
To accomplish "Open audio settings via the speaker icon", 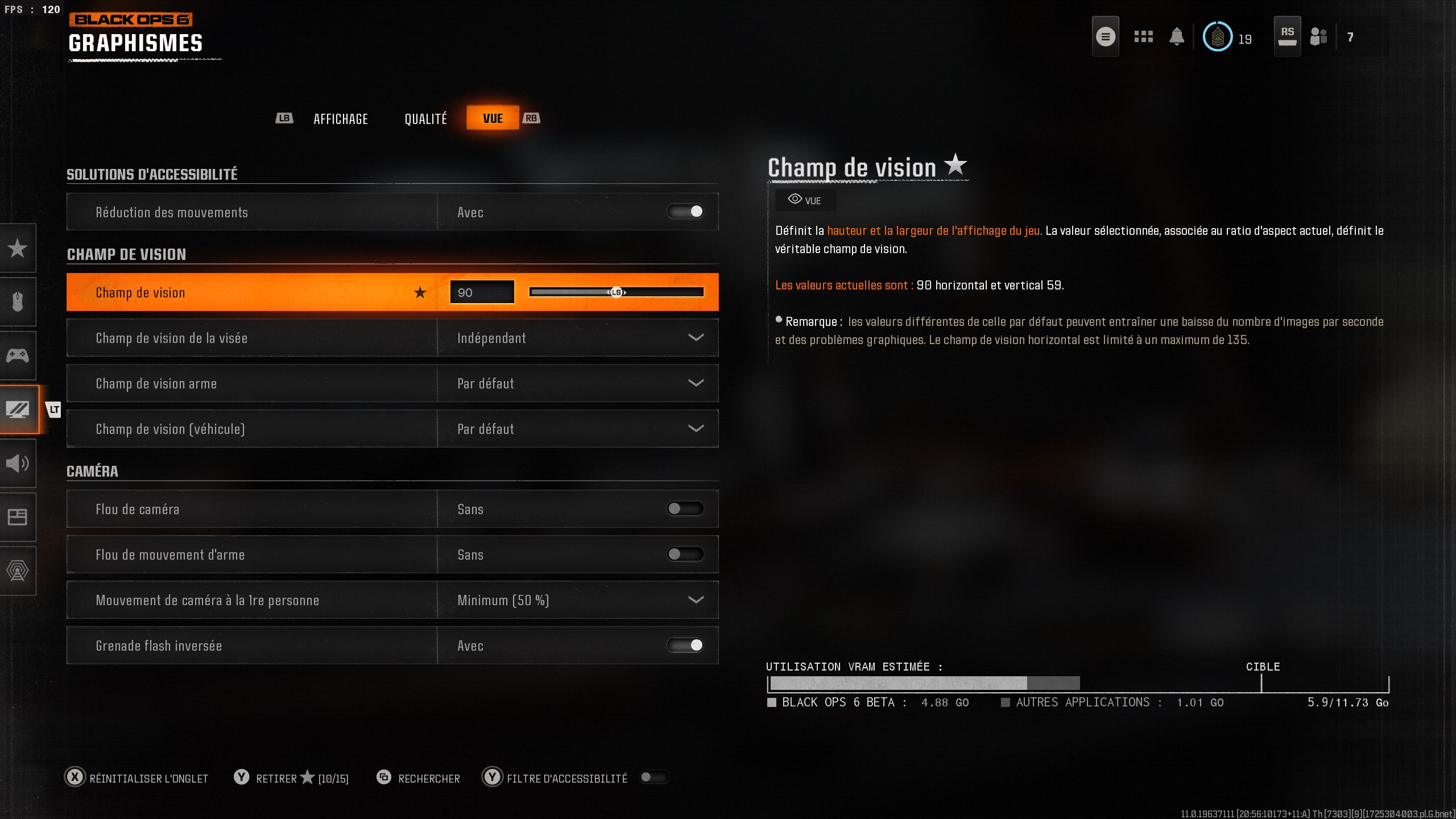I will point(17,464).
